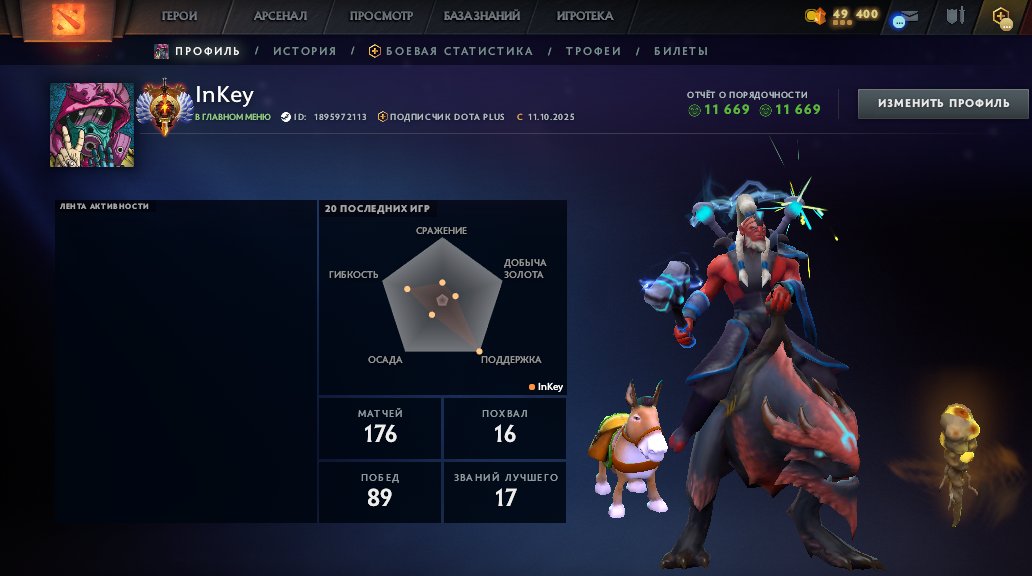
Task: Open the Арсенал menu
Action: (x=280, y=16)
